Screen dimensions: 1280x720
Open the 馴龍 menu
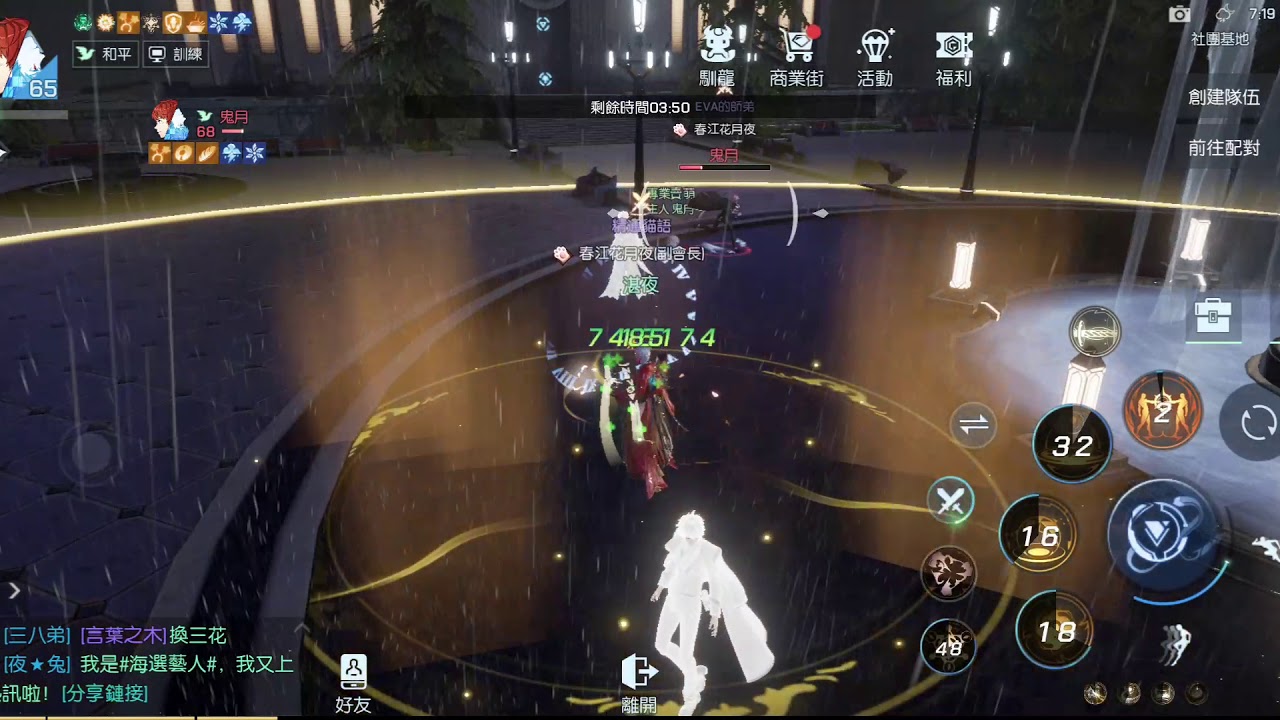pos(719,58)
